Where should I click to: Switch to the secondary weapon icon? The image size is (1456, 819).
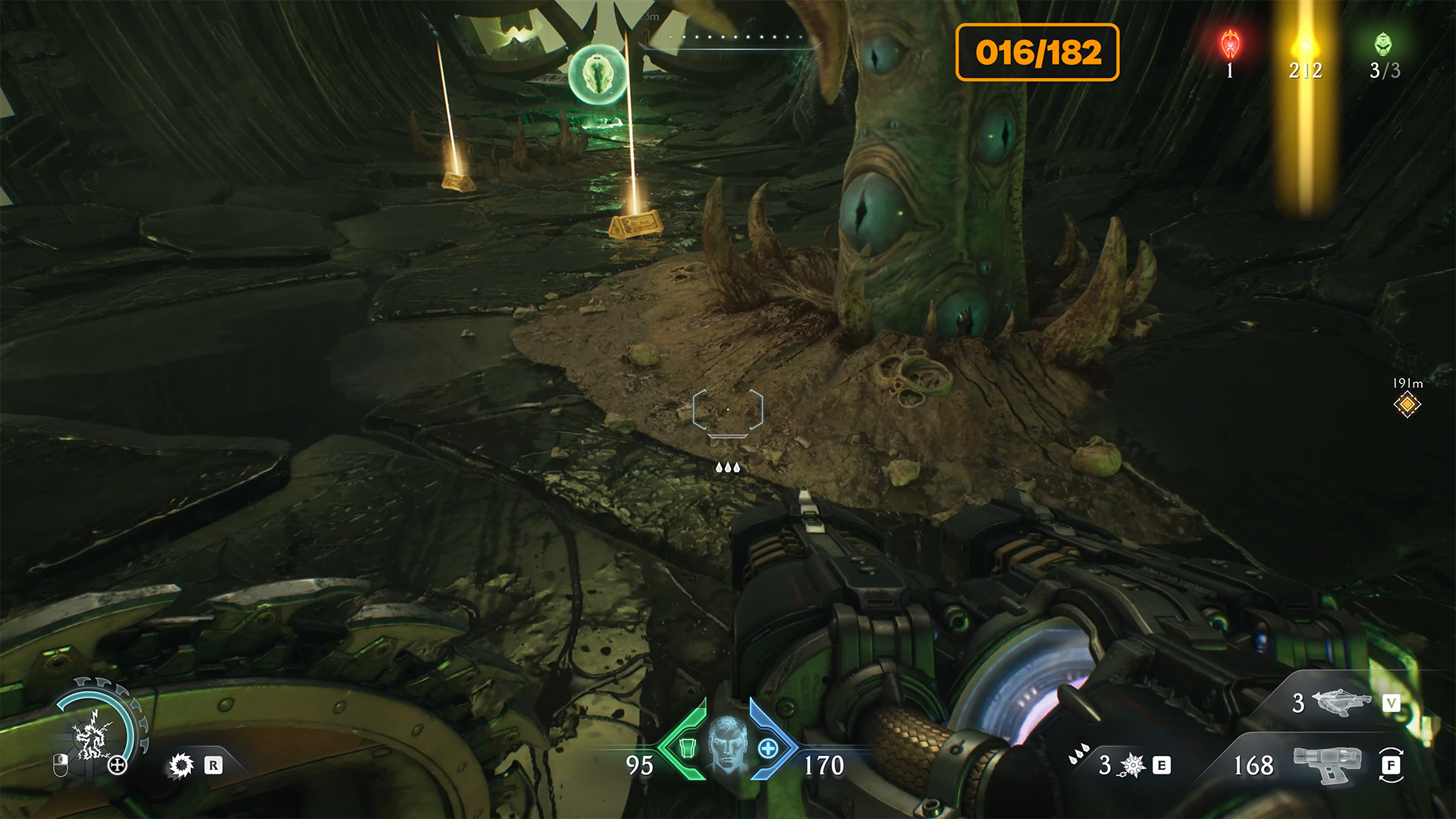1341,702
